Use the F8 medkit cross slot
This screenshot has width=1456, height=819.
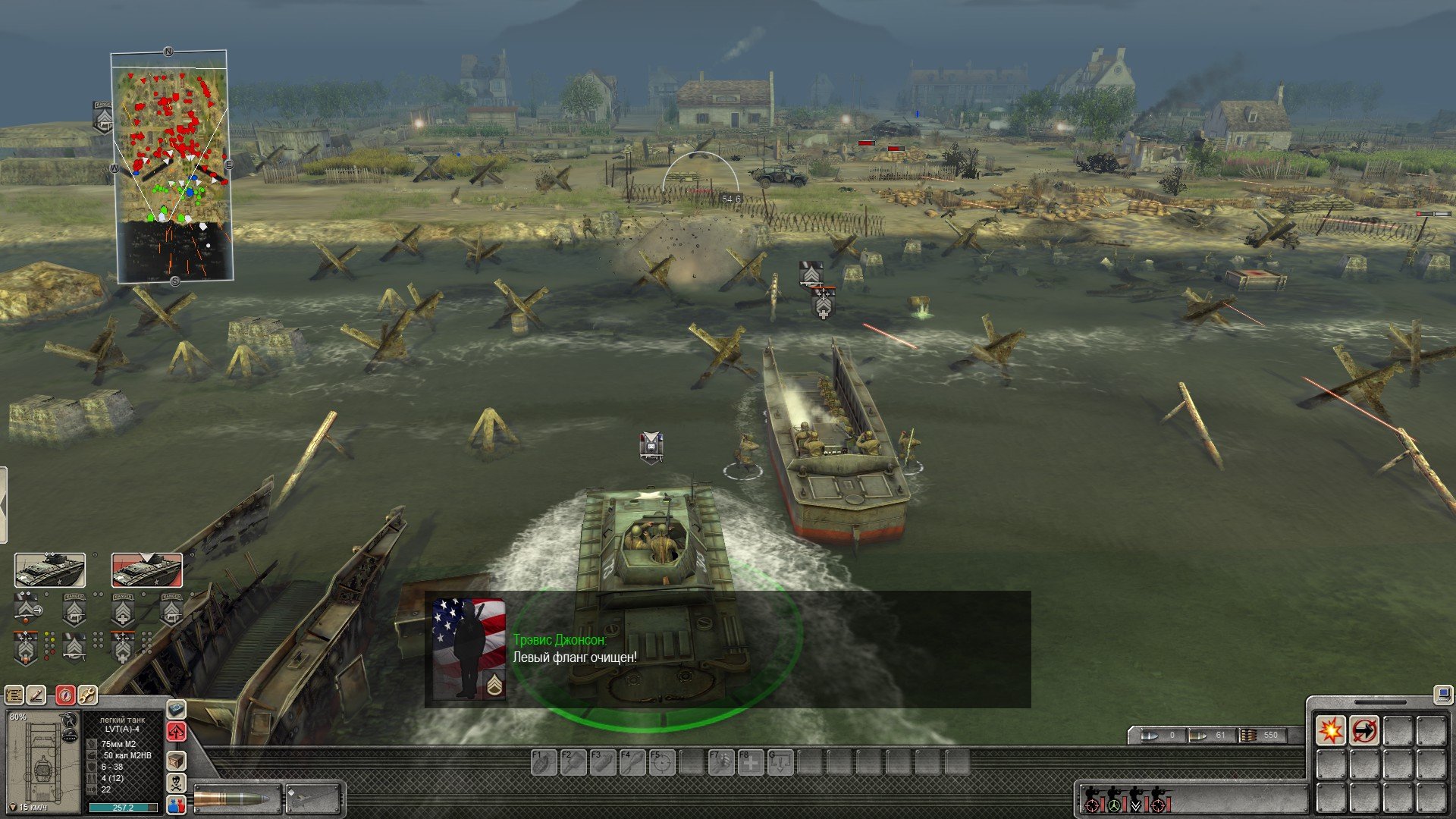[x=751, y=762]
